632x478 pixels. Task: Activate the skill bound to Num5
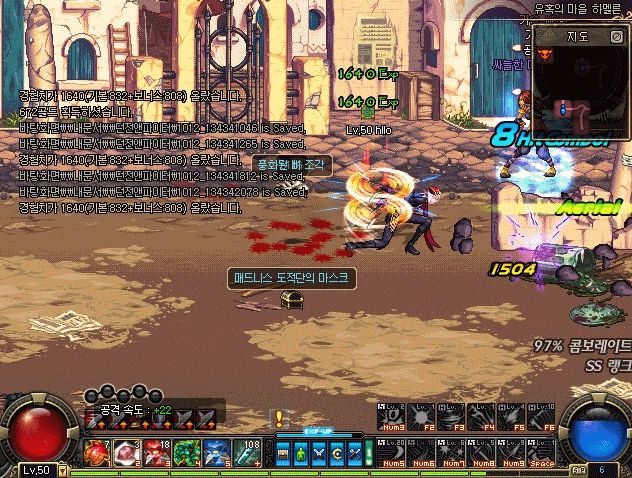tap(391, 449)
